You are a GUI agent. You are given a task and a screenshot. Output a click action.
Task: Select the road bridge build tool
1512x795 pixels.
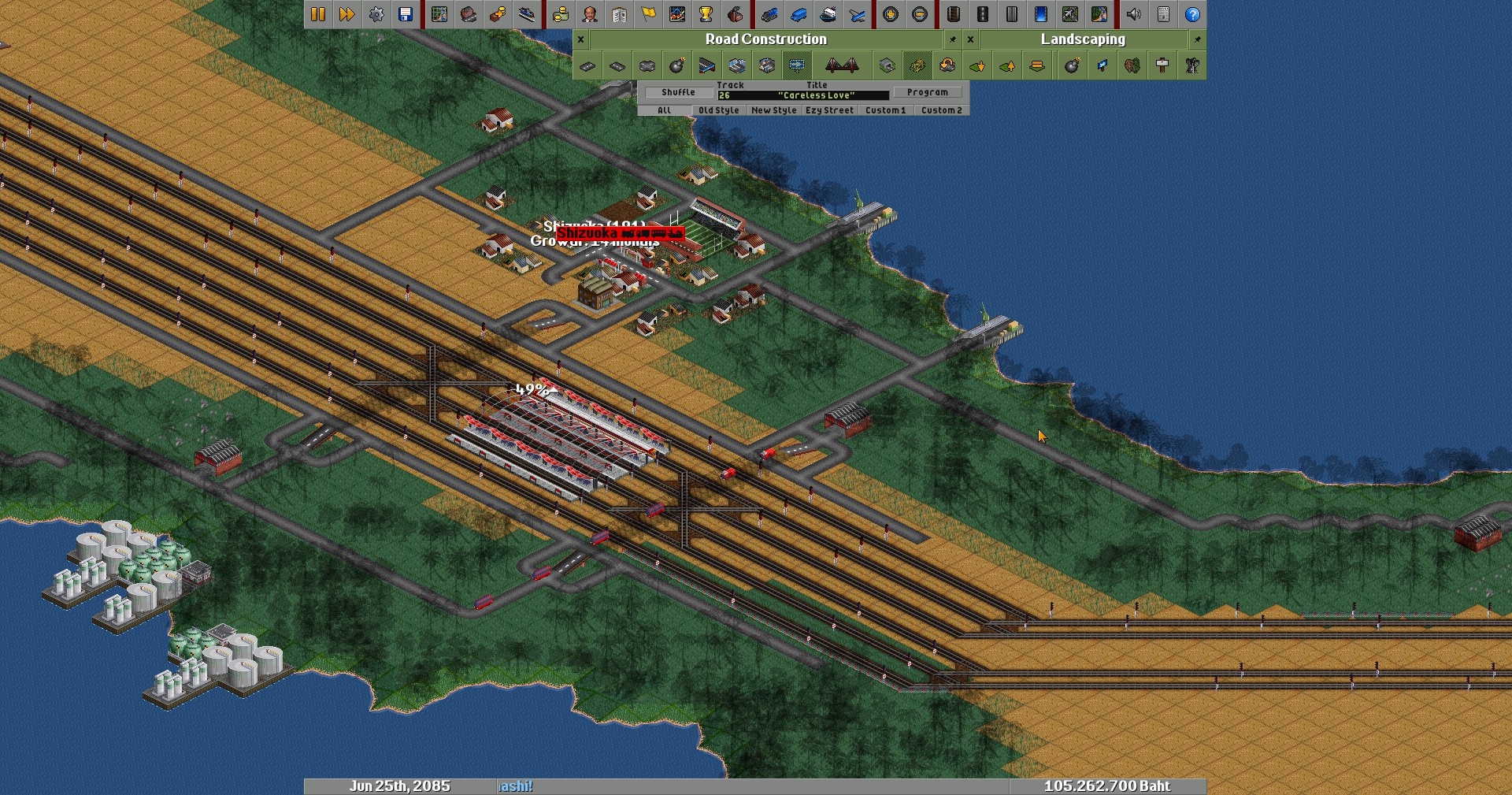tap(841, 66)
